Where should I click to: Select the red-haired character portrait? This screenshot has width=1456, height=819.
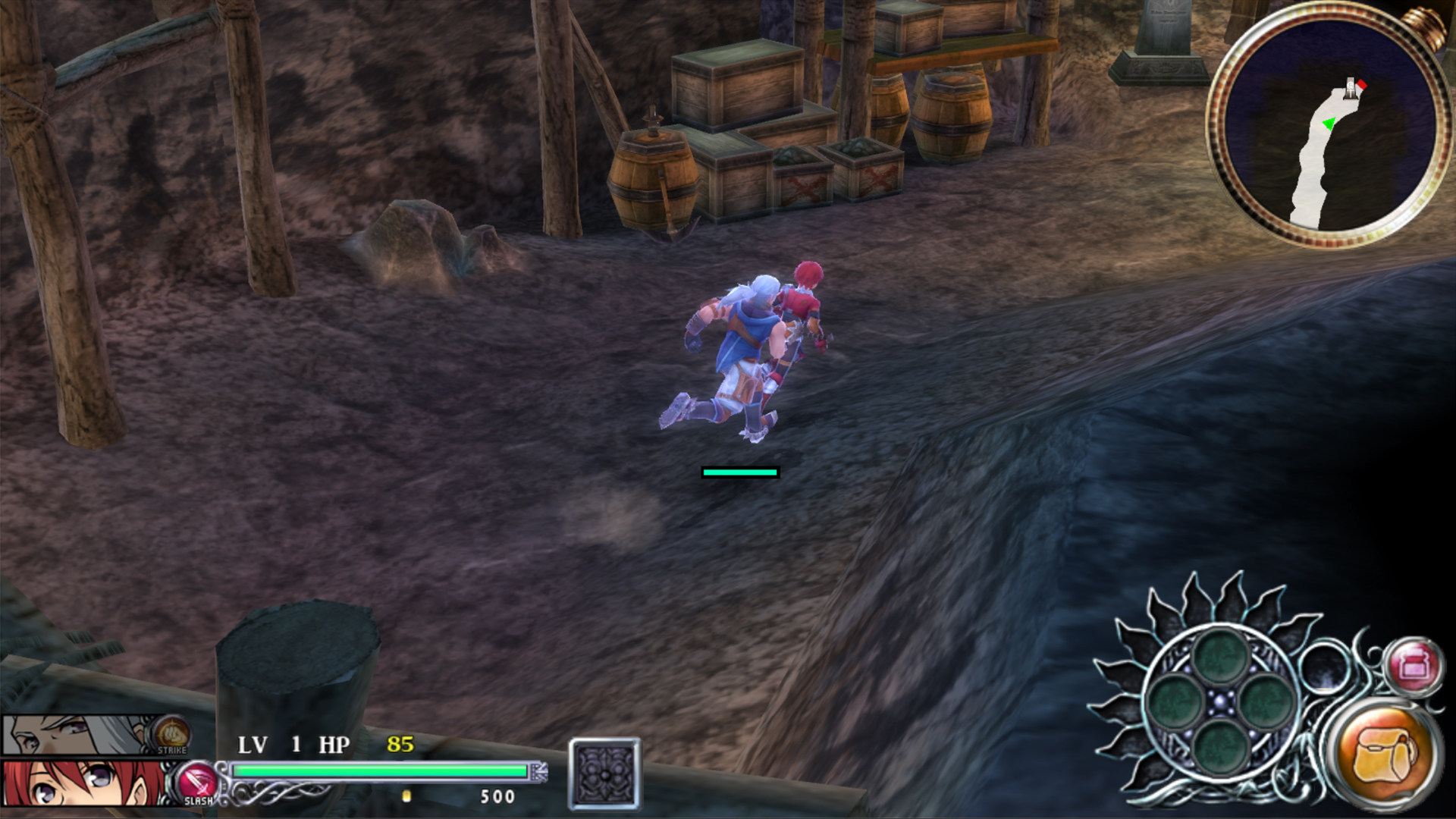83,783
